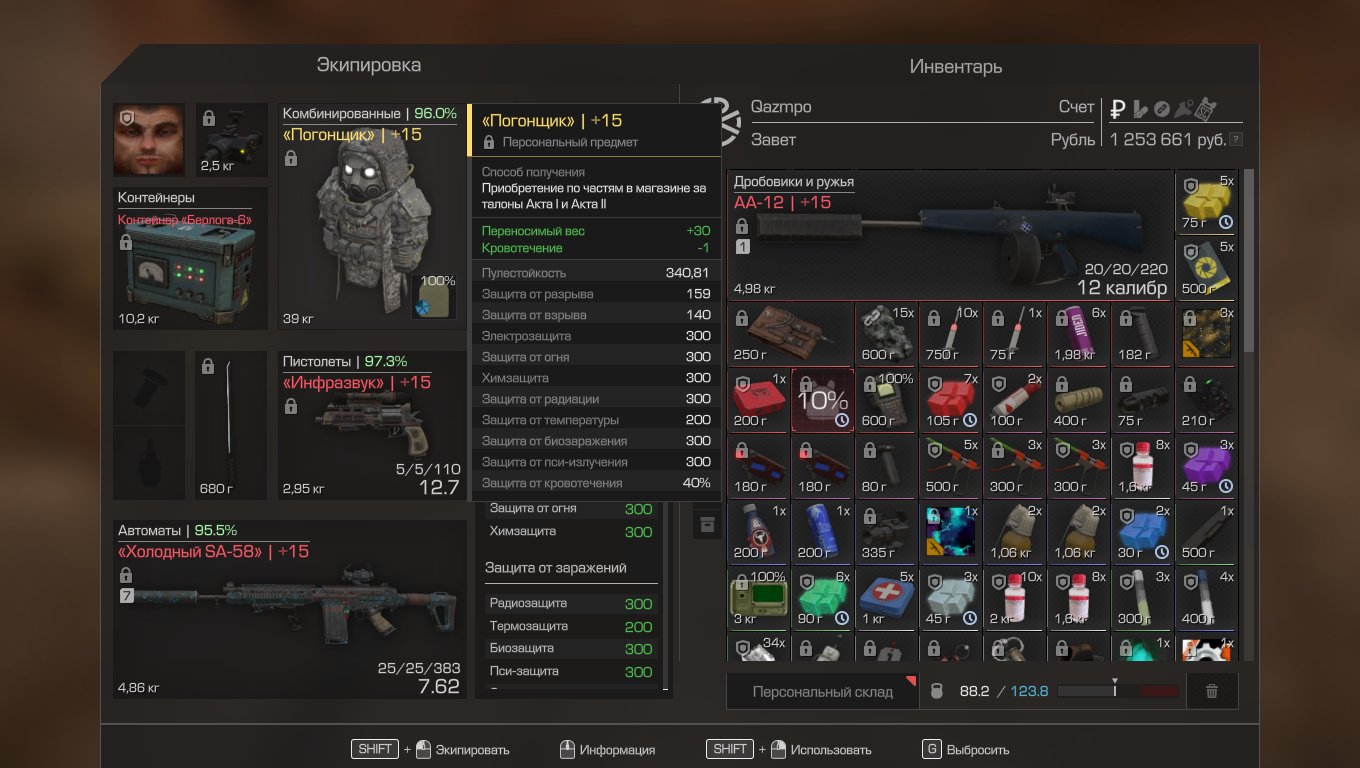
Task: Open the Персональный склад storage
Action: tap(823, 691)
